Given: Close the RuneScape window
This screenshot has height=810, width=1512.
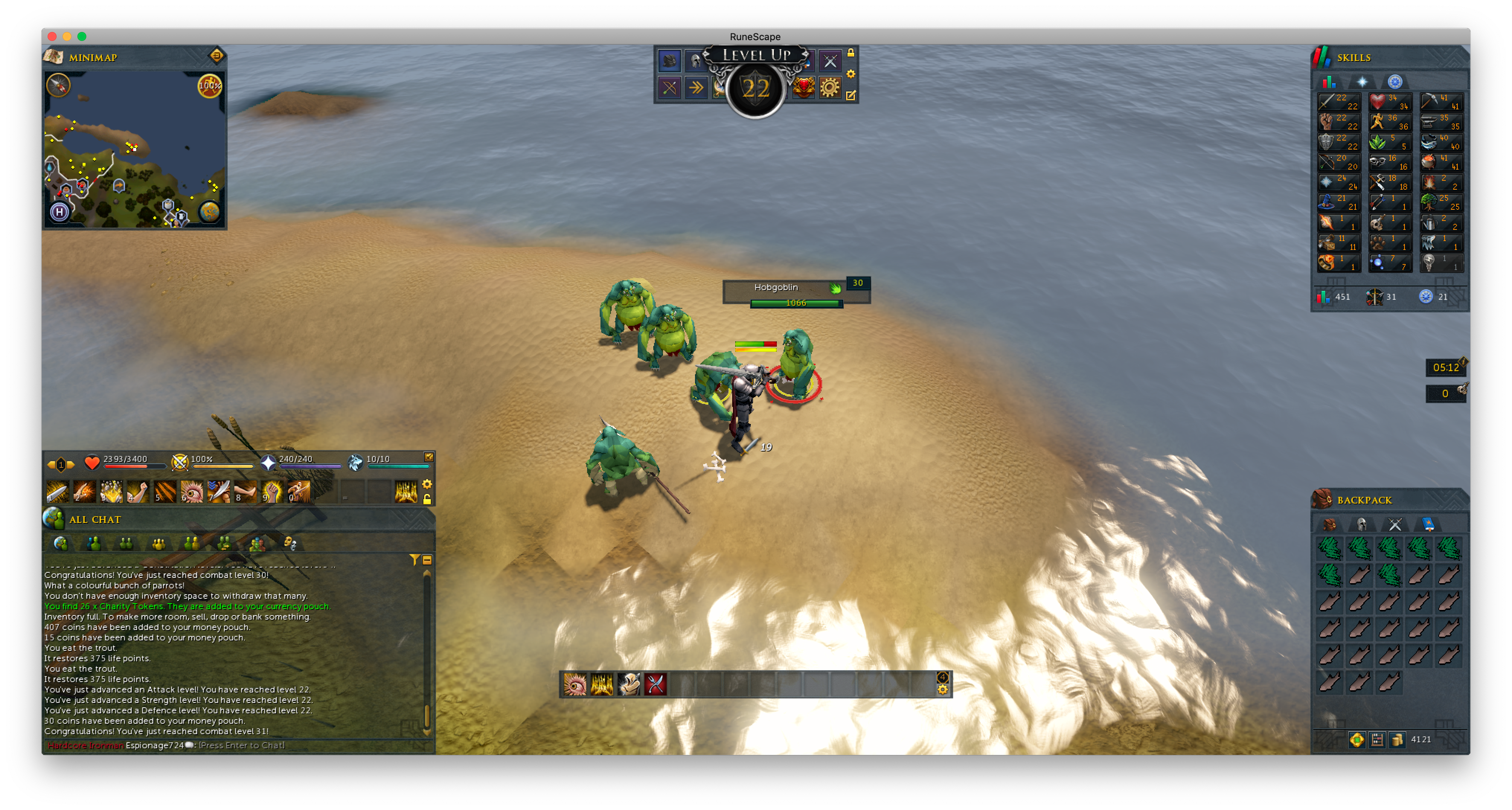Looking at the screenshot, I should point(52,36).
